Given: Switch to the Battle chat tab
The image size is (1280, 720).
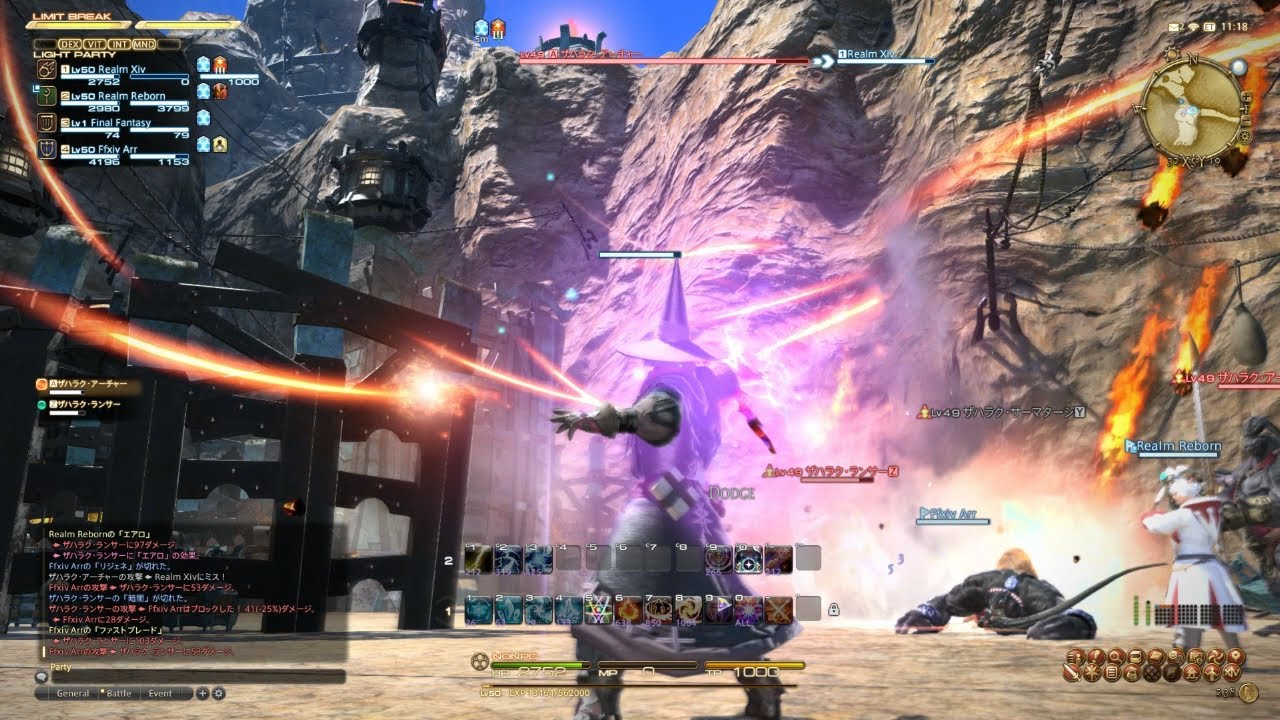Looking at the screenshot, I should coord(119,693).
